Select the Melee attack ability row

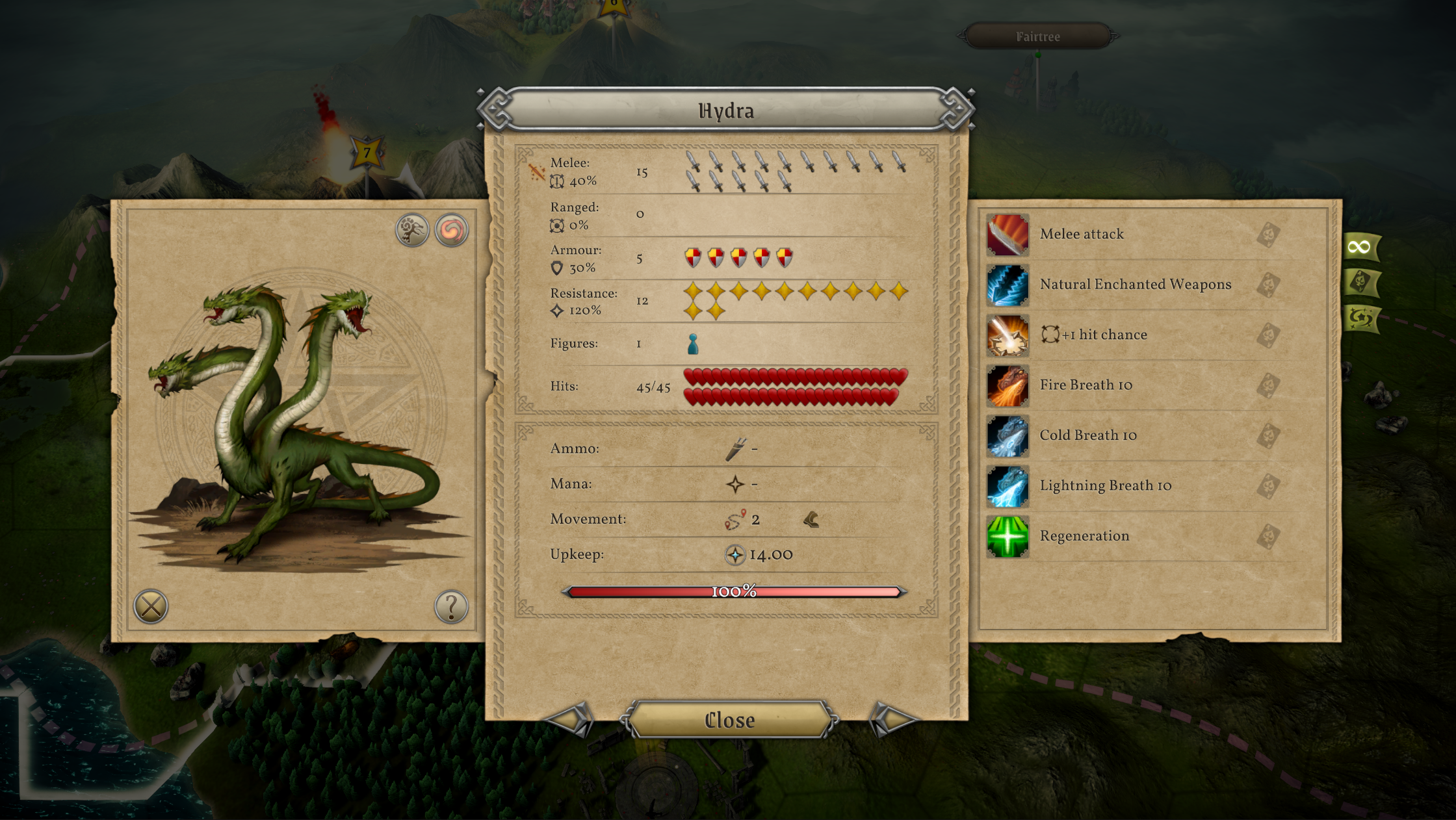pos(1082,235)
